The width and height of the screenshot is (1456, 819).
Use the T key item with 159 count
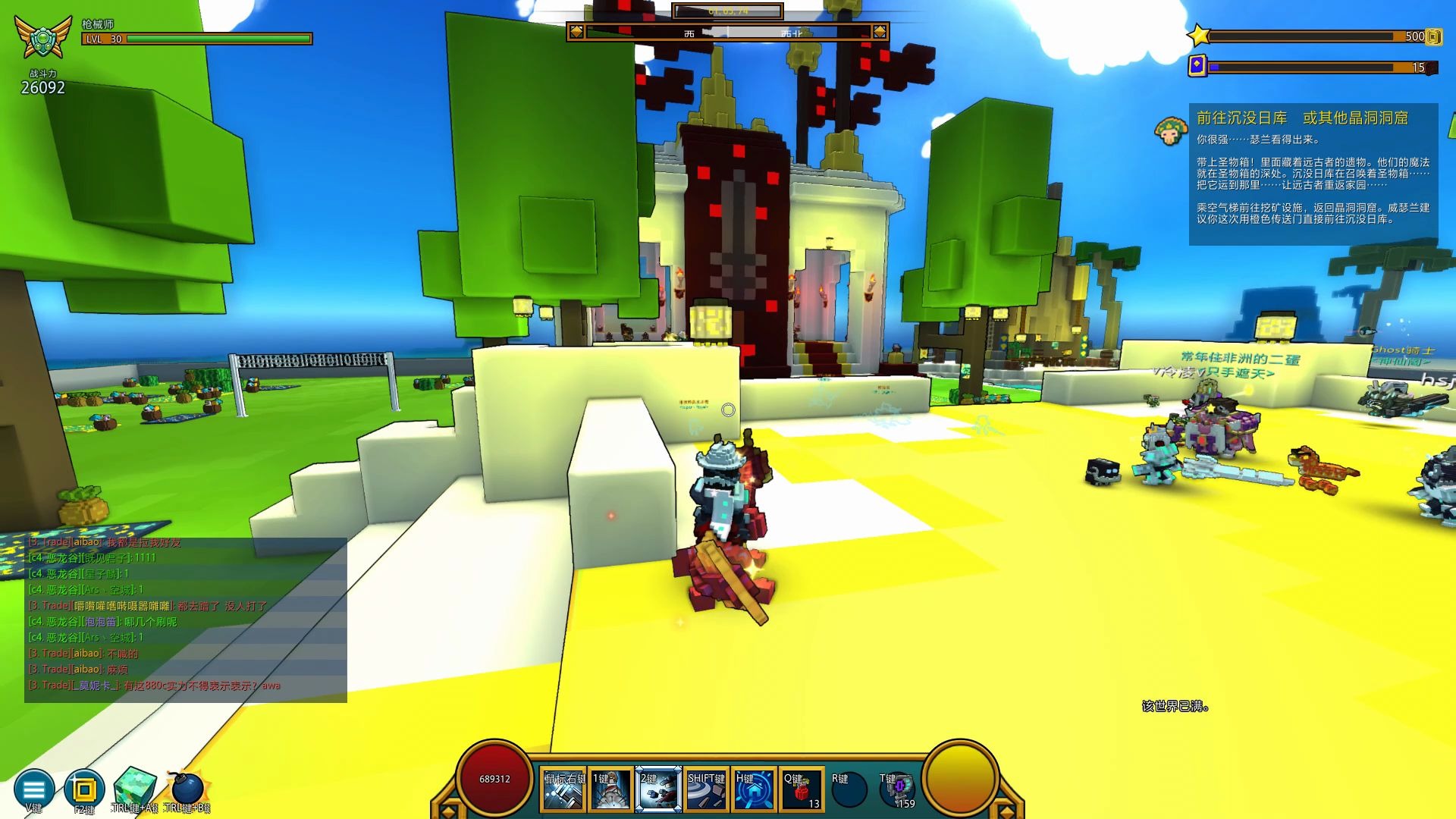point(896,789)
